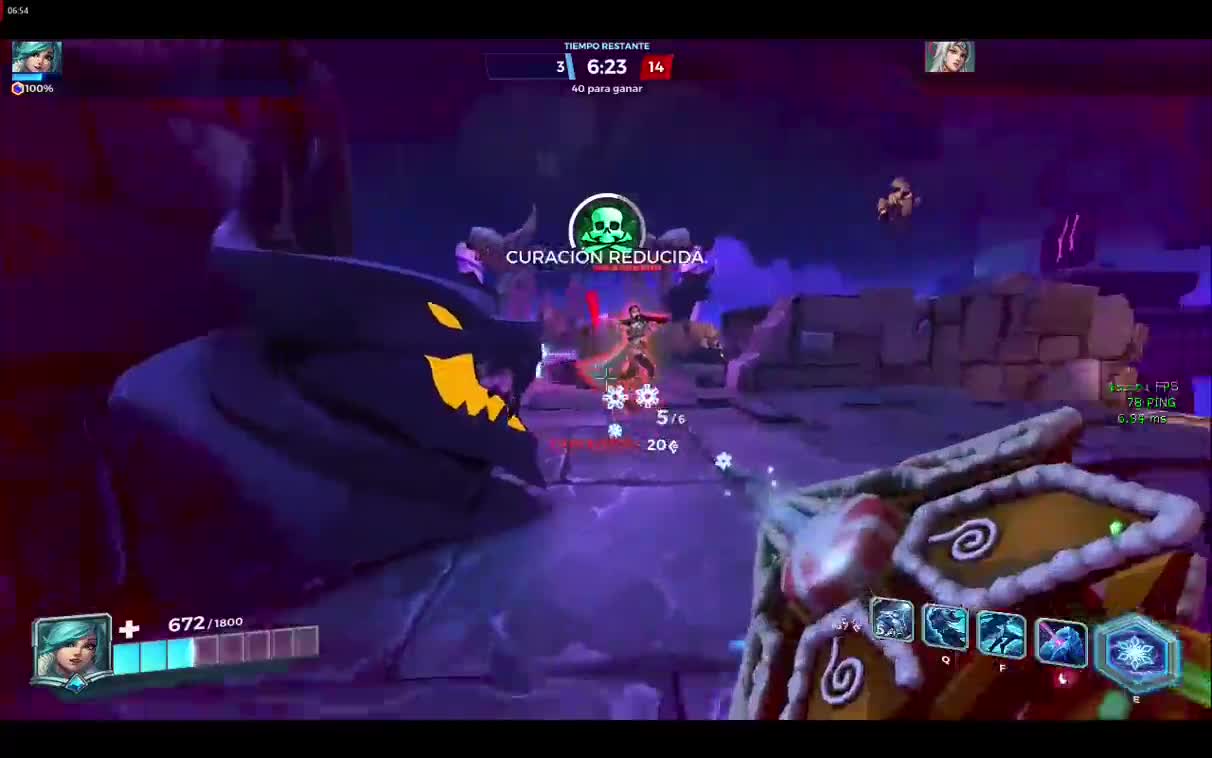Image resolution: width=1212 pixels, height=758 pixels.
Task: Select the teal-haired teammate portrait showing 100%
Action: click(x=36, y=58)
